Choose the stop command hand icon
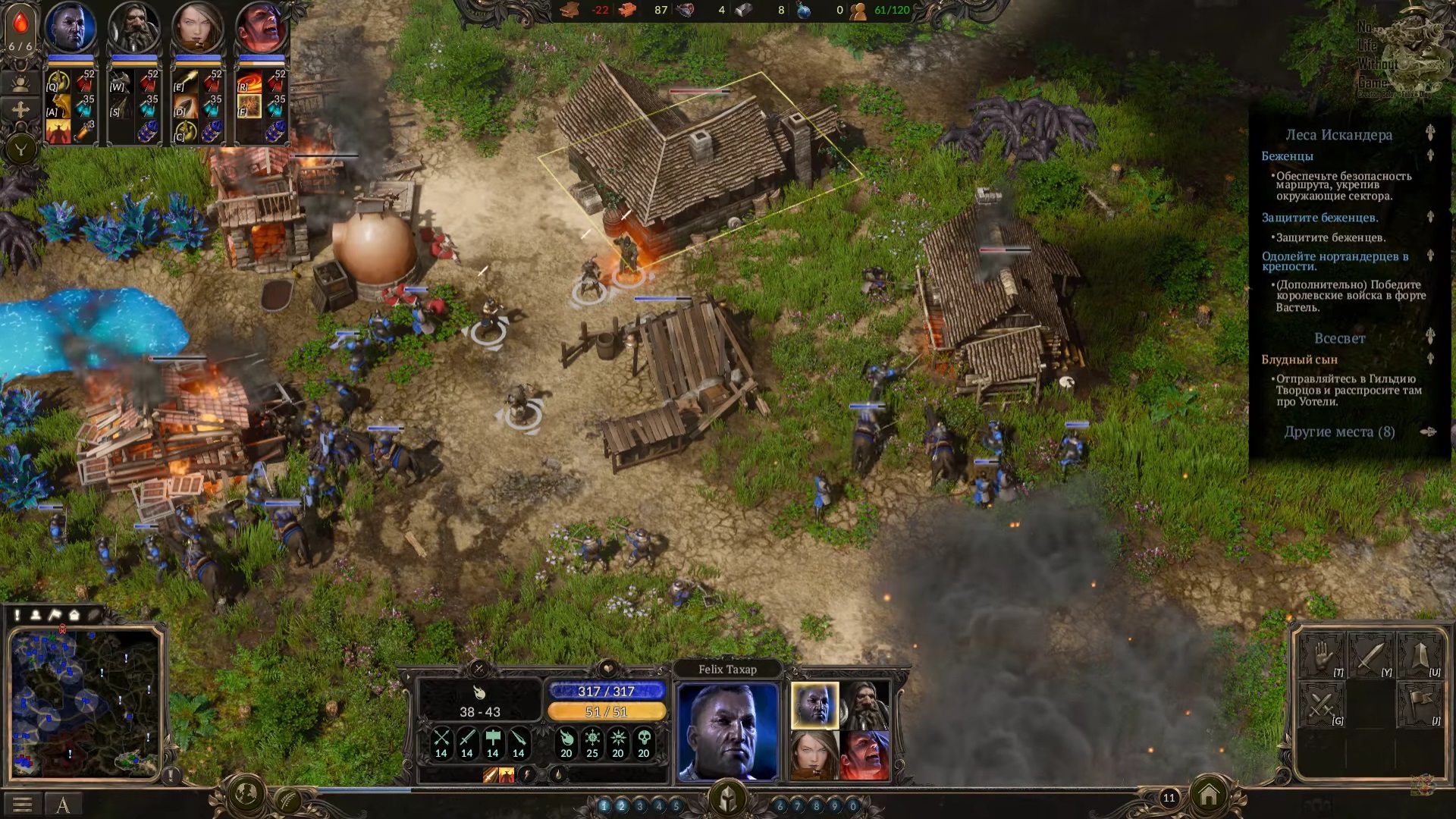 coord(1322,655)
